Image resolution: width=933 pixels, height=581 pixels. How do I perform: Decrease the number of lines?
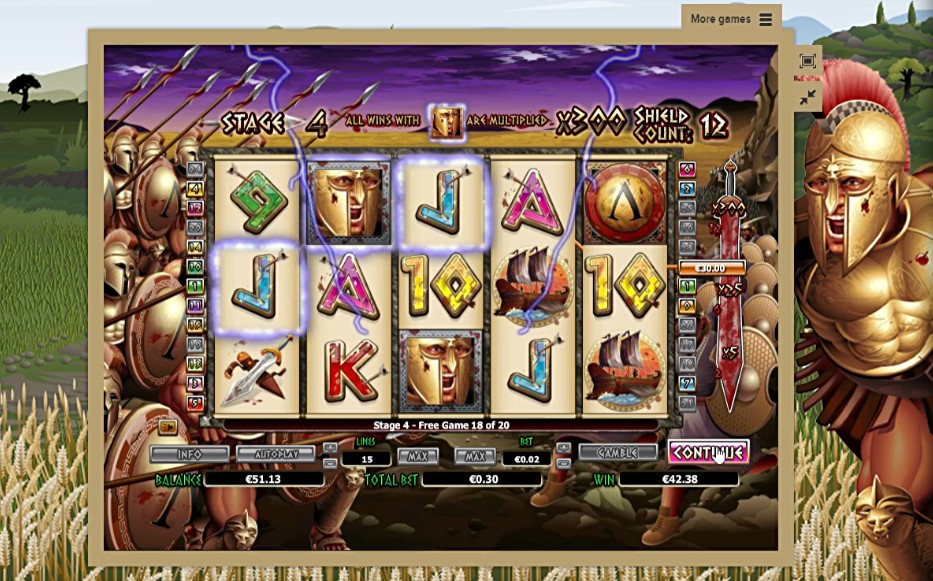pyautogui.click(x=330, y=463)
